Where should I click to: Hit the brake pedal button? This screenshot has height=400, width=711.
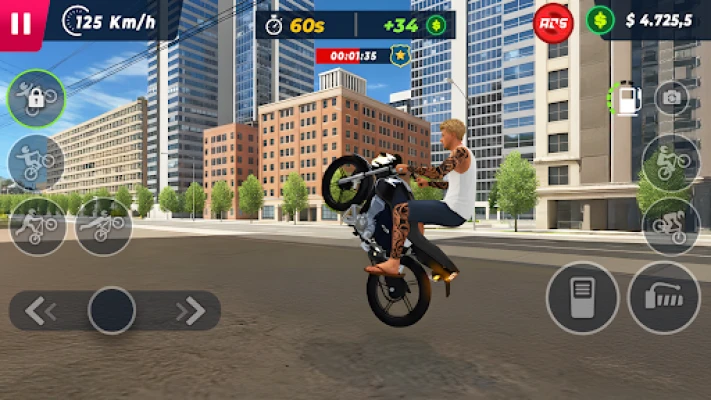(582, 298)
